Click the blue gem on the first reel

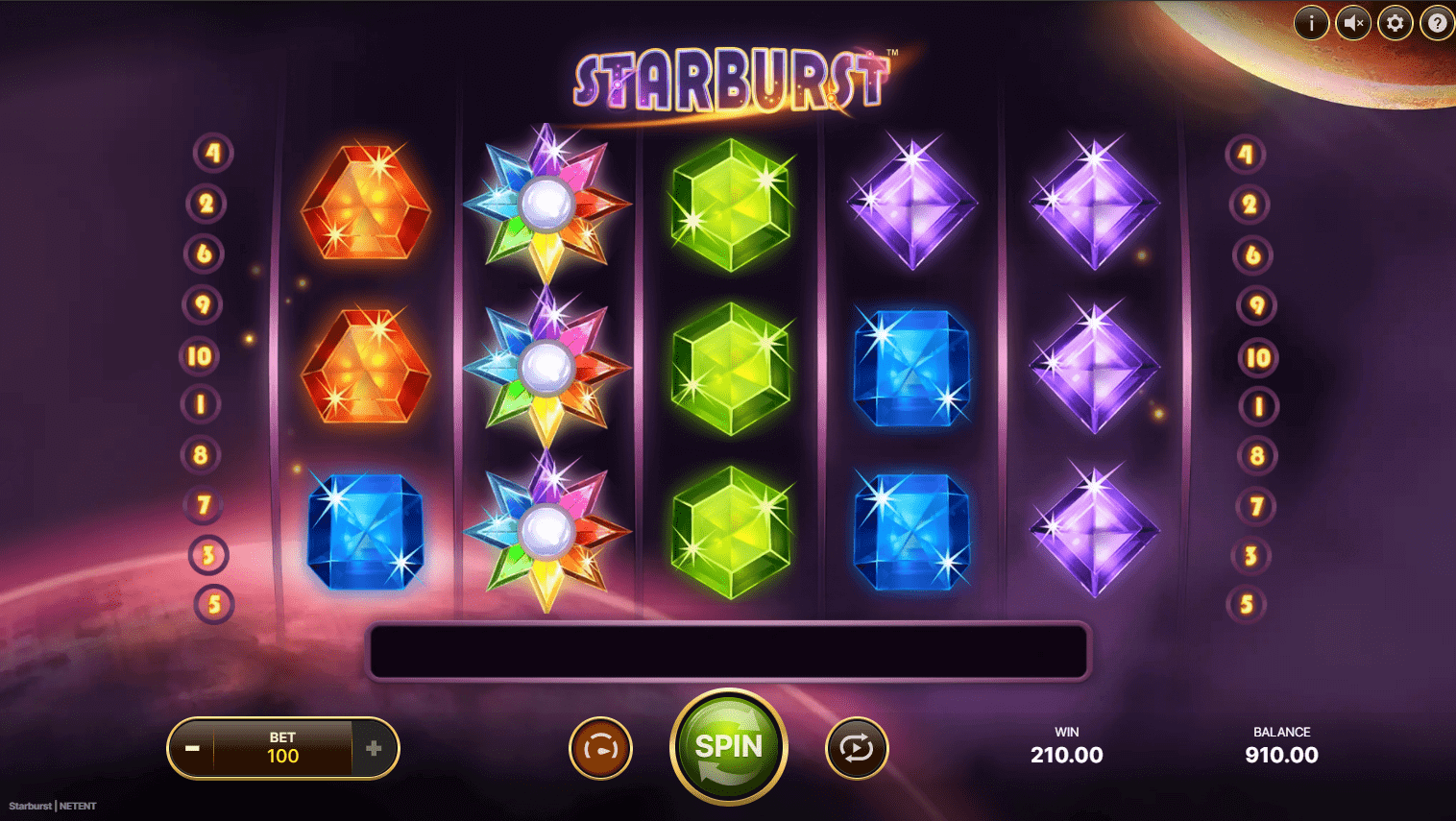pos(365,531)
